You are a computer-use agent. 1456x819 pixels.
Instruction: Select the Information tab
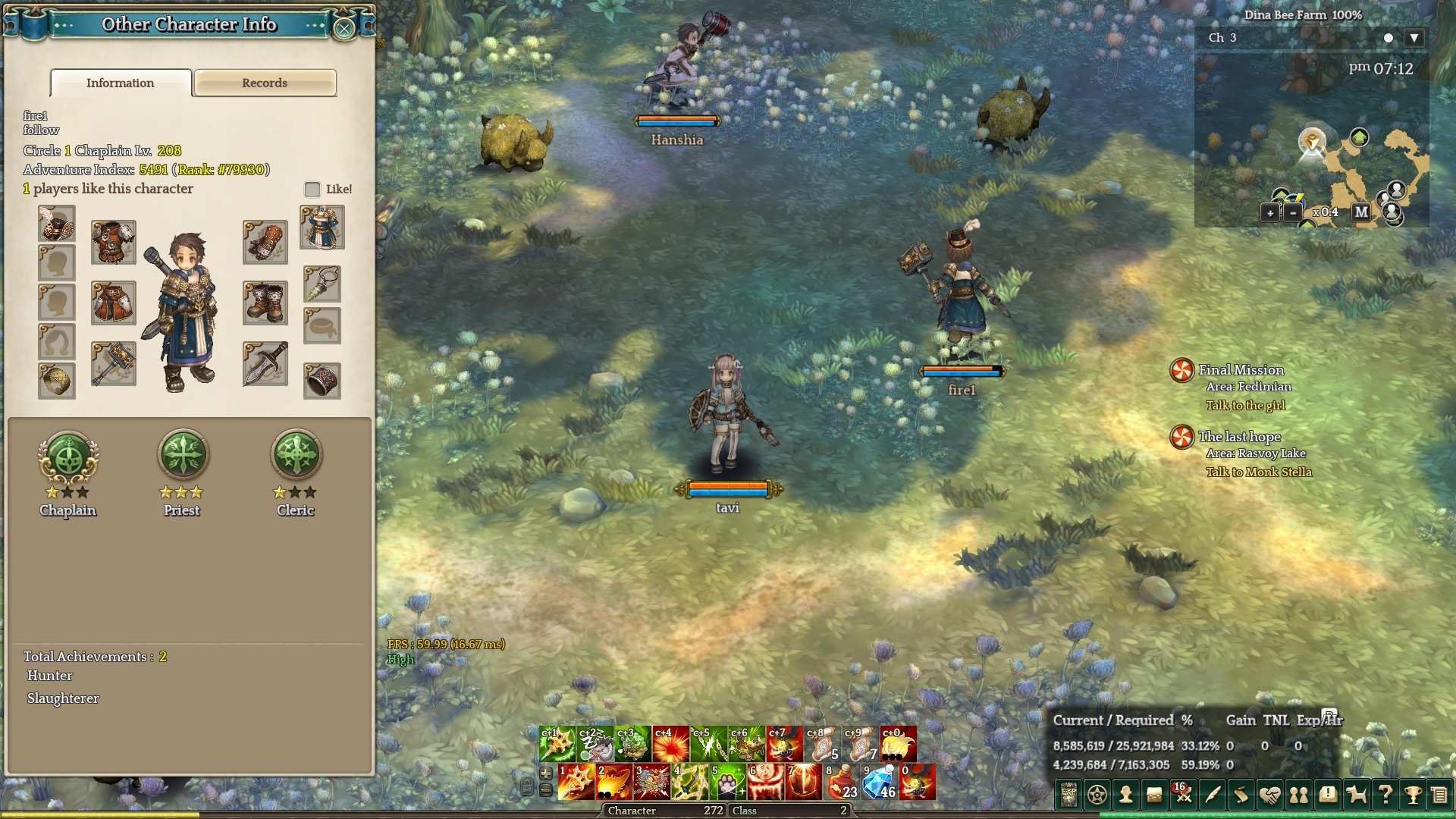pyautogui.click(x=121, y=83)
